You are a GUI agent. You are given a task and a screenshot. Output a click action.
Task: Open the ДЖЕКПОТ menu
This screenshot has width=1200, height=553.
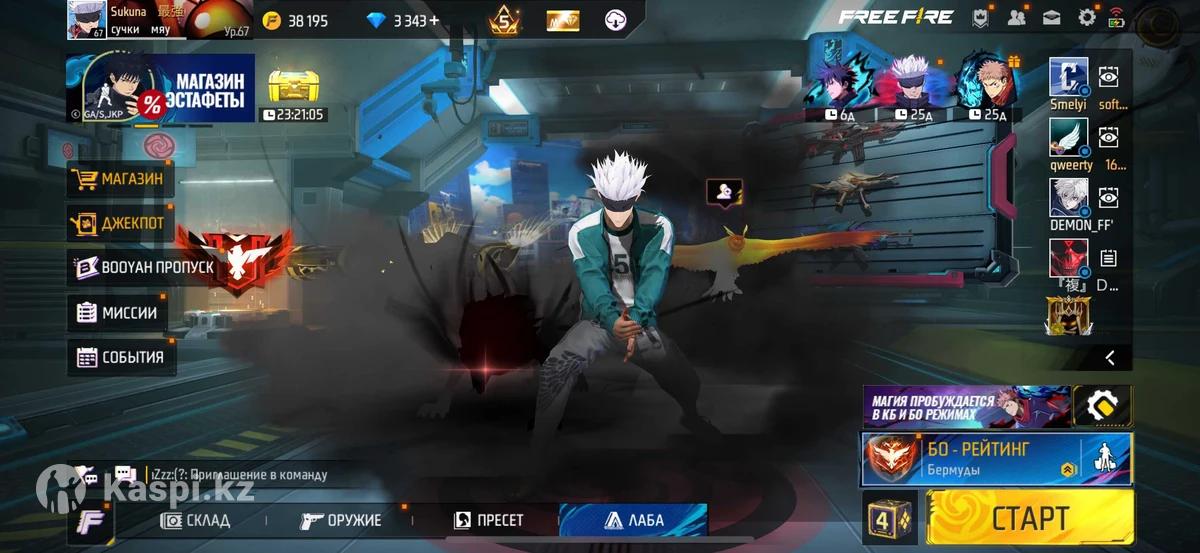(x=120, y=223)
